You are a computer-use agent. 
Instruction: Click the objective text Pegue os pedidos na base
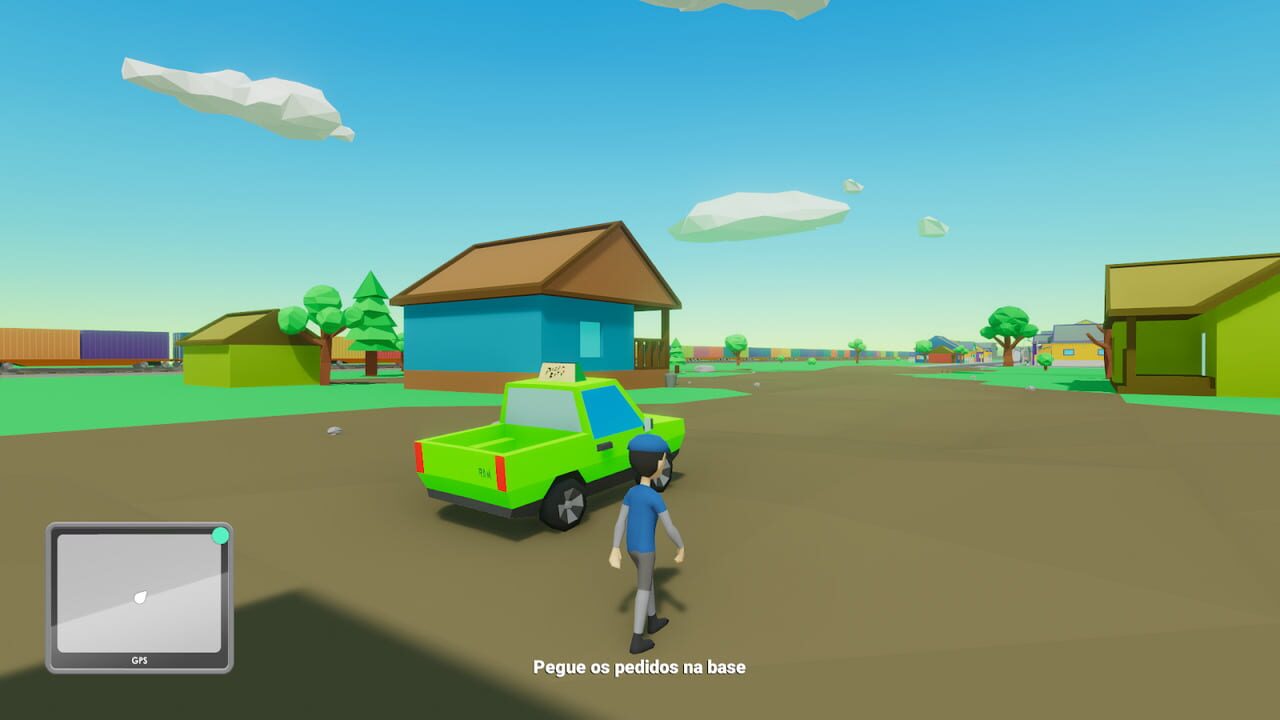coord(640,668)
